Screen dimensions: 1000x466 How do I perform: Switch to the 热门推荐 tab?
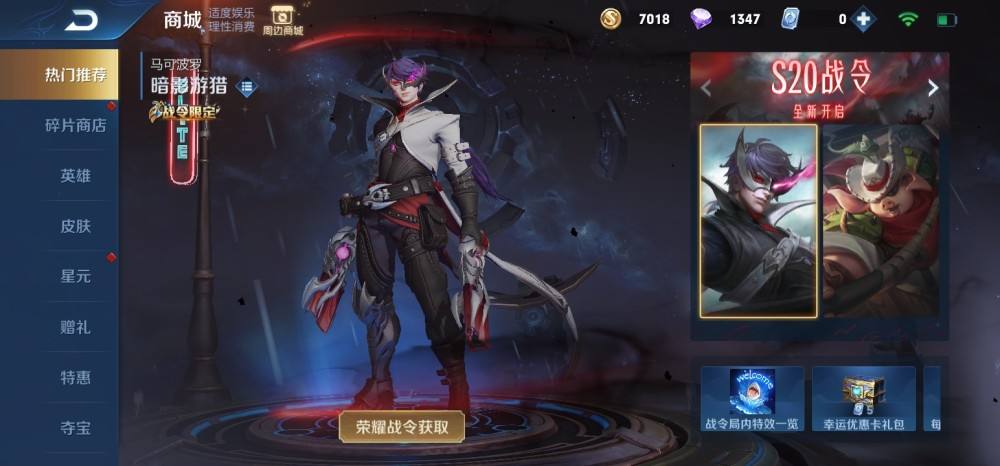point(75,75)
